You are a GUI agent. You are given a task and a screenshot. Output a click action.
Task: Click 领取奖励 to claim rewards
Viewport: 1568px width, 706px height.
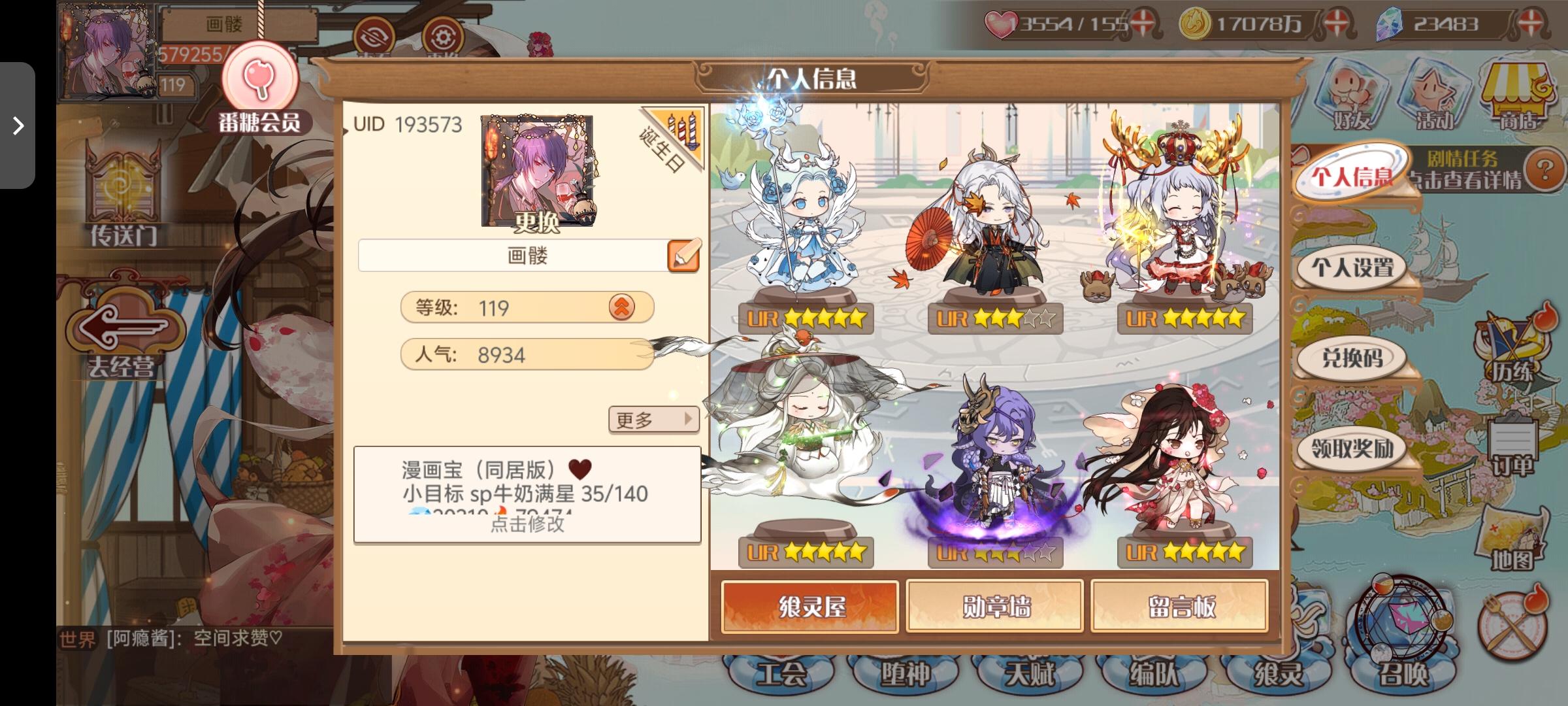1353,449
